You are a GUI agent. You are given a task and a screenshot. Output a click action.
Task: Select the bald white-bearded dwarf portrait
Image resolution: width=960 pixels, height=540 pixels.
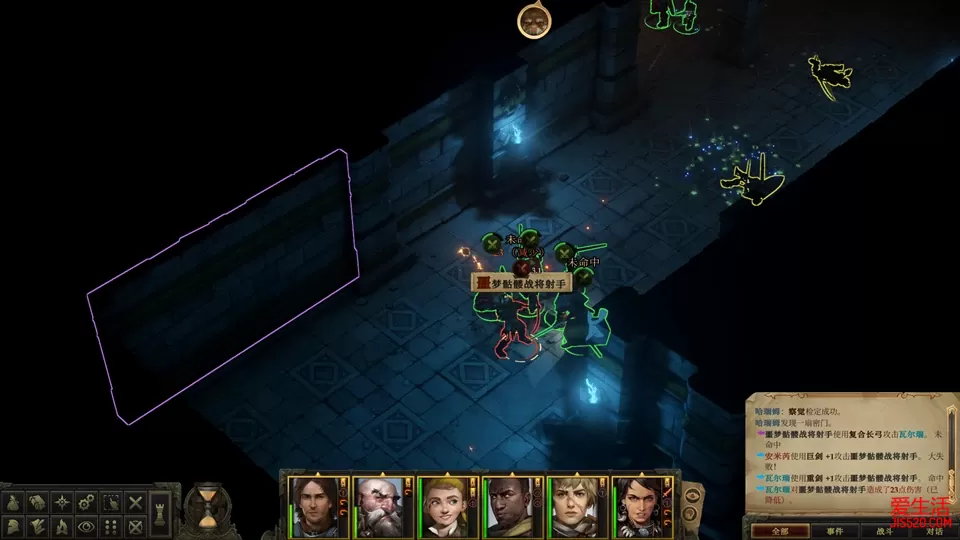(380, 507)
